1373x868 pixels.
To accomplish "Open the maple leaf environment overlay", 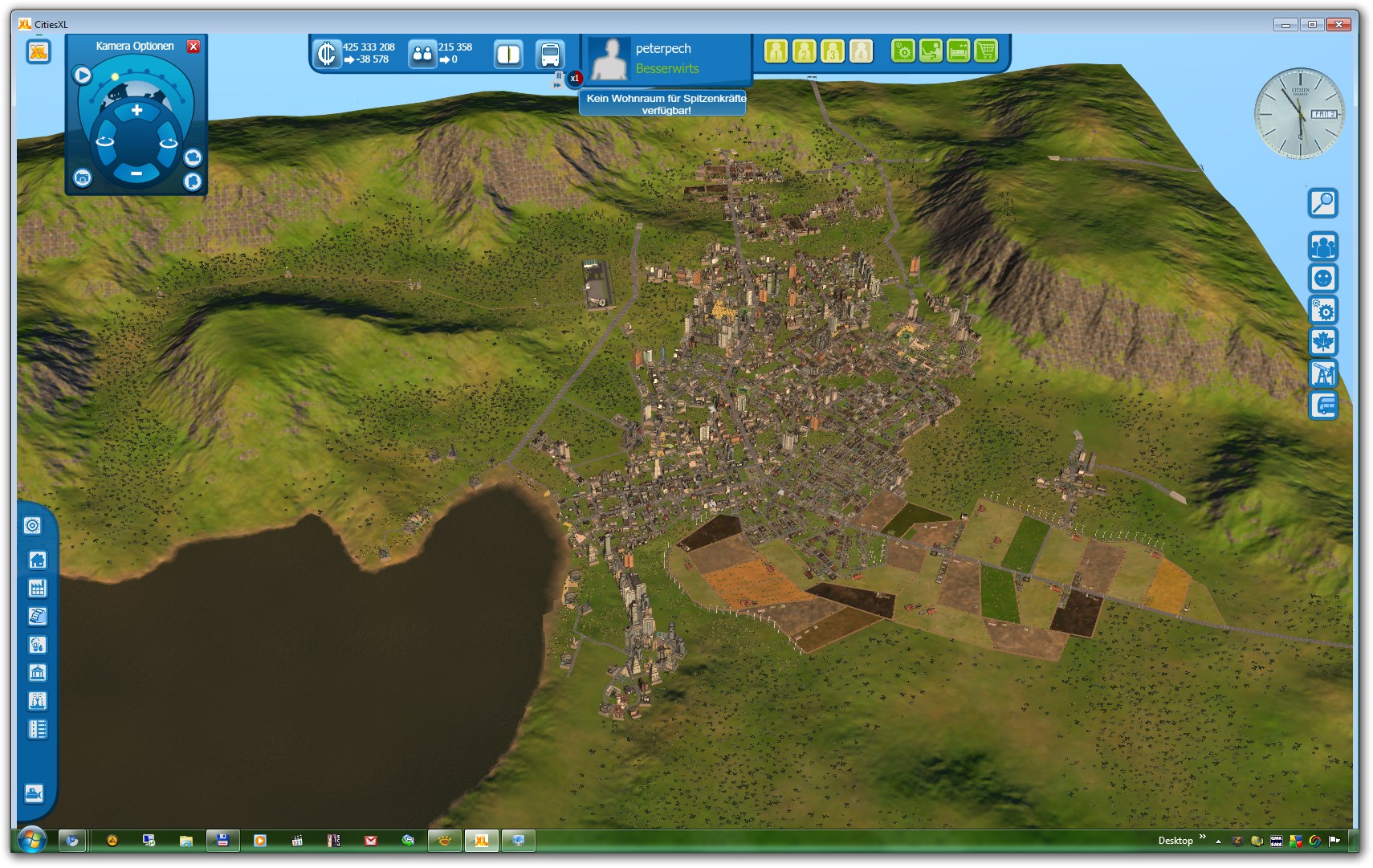I will (x=1322, y=342).
